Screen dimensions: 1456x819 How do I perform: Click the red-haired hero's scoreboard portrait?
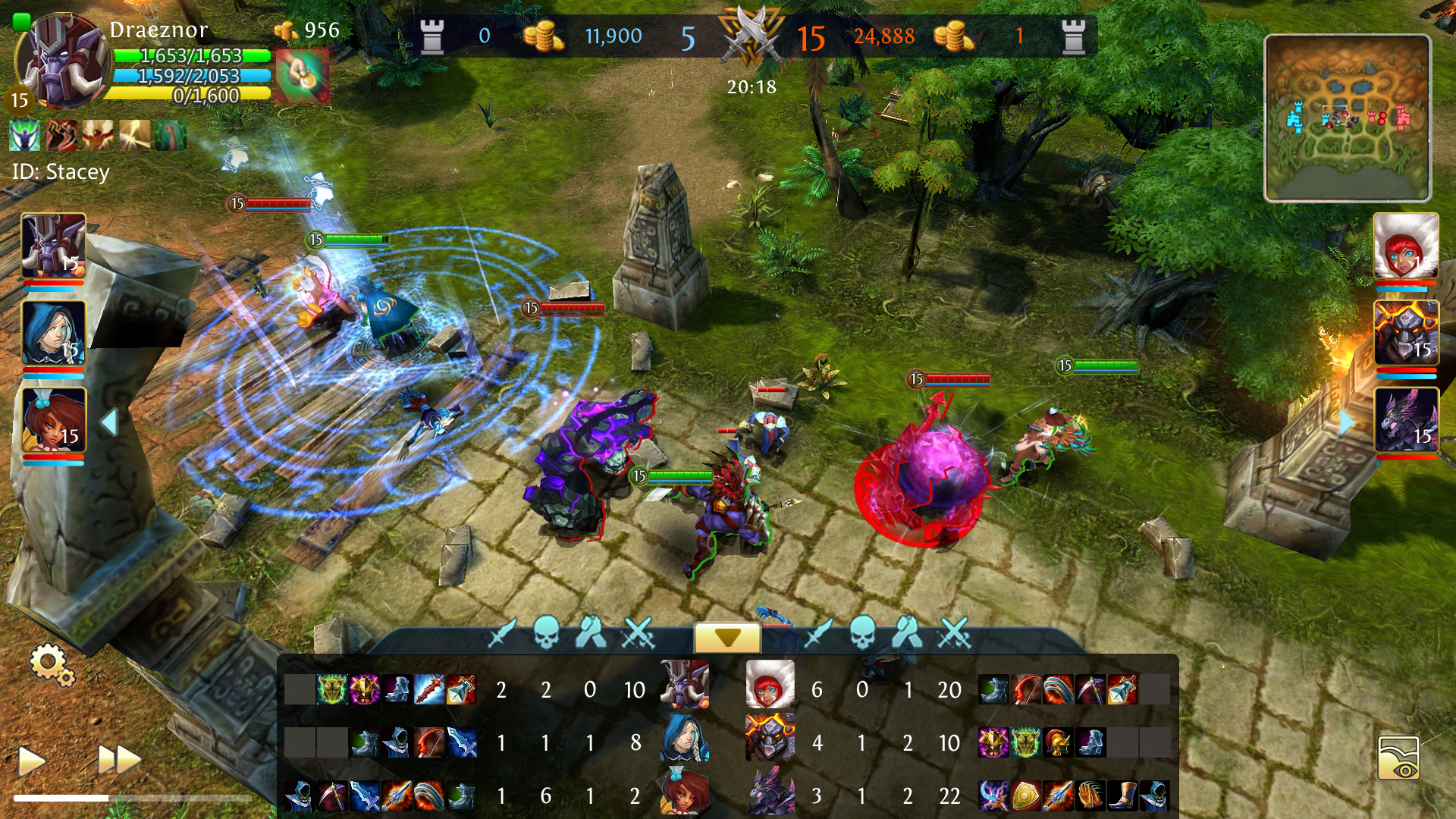coord(770,685)
